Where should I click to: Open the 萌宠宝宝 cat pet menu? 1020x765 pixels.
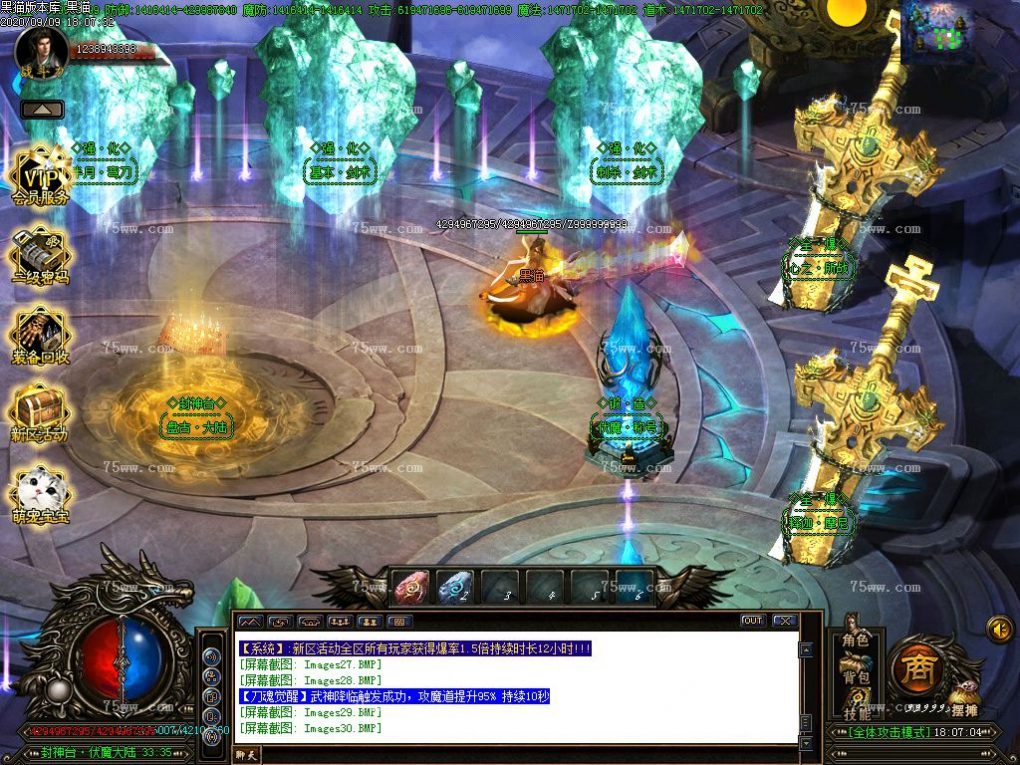tap(40, 494)
